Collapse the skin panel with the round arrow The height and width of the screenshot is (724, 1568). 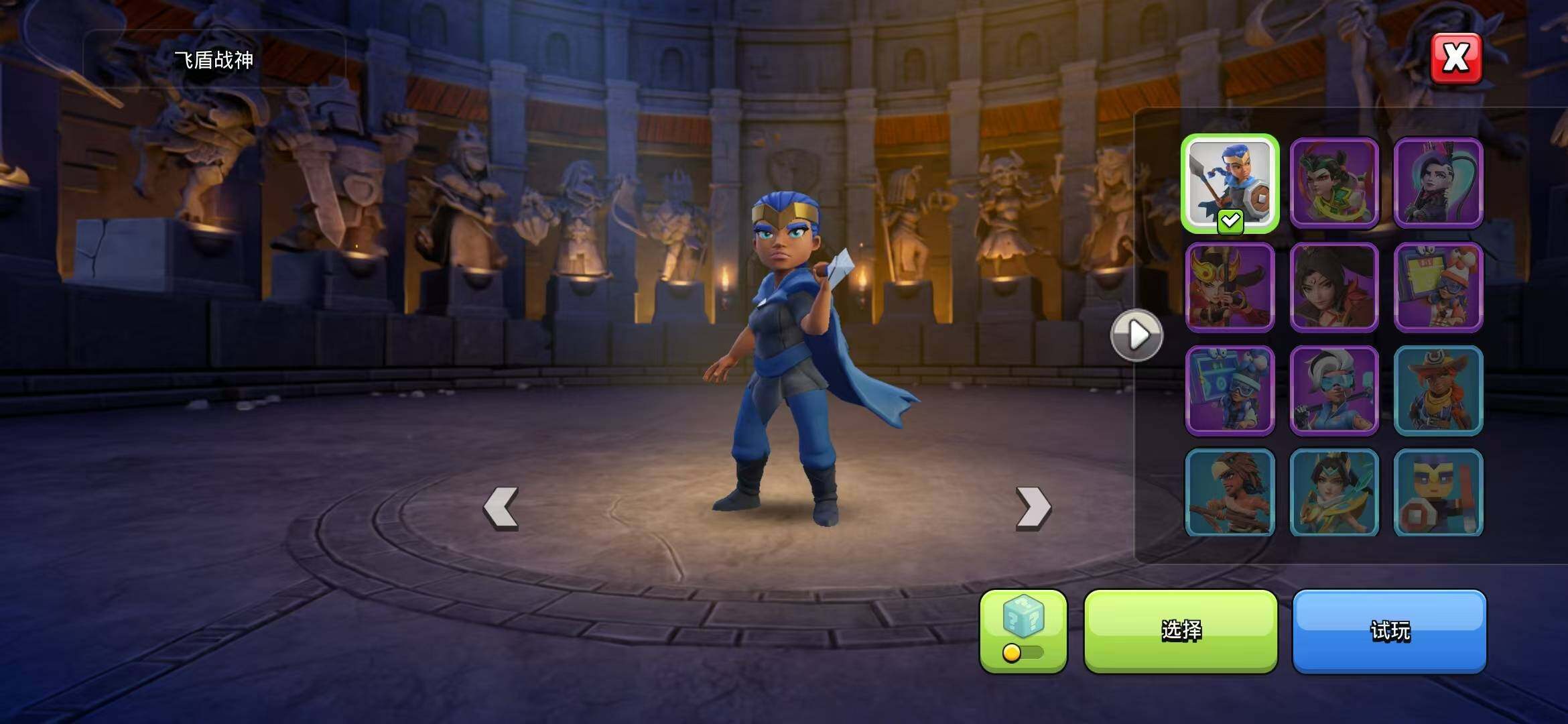1136,335
